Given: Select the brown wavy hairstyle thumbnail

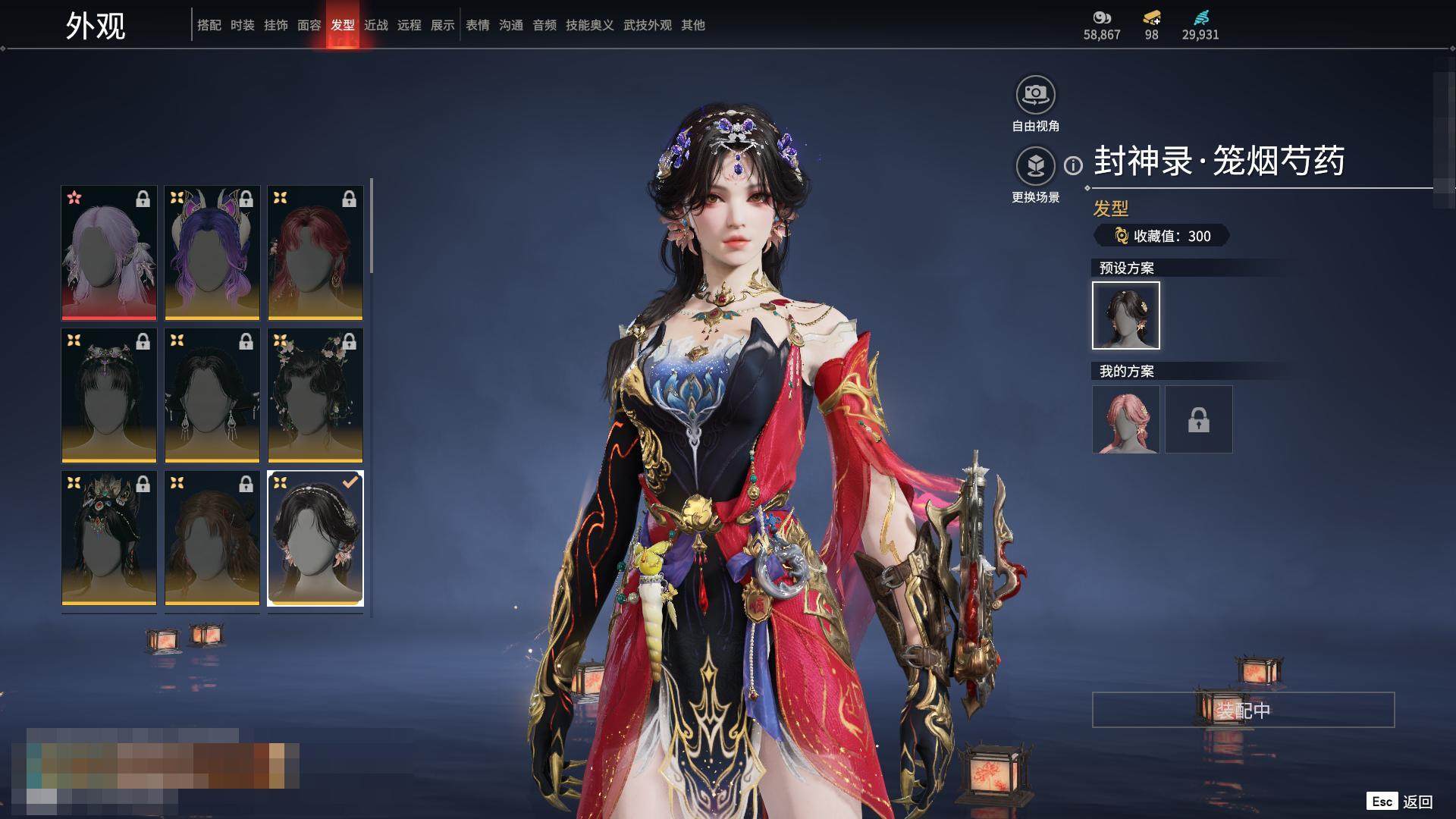Looking at the screenshot, I should pyautogui.click(x=212, y=538).
